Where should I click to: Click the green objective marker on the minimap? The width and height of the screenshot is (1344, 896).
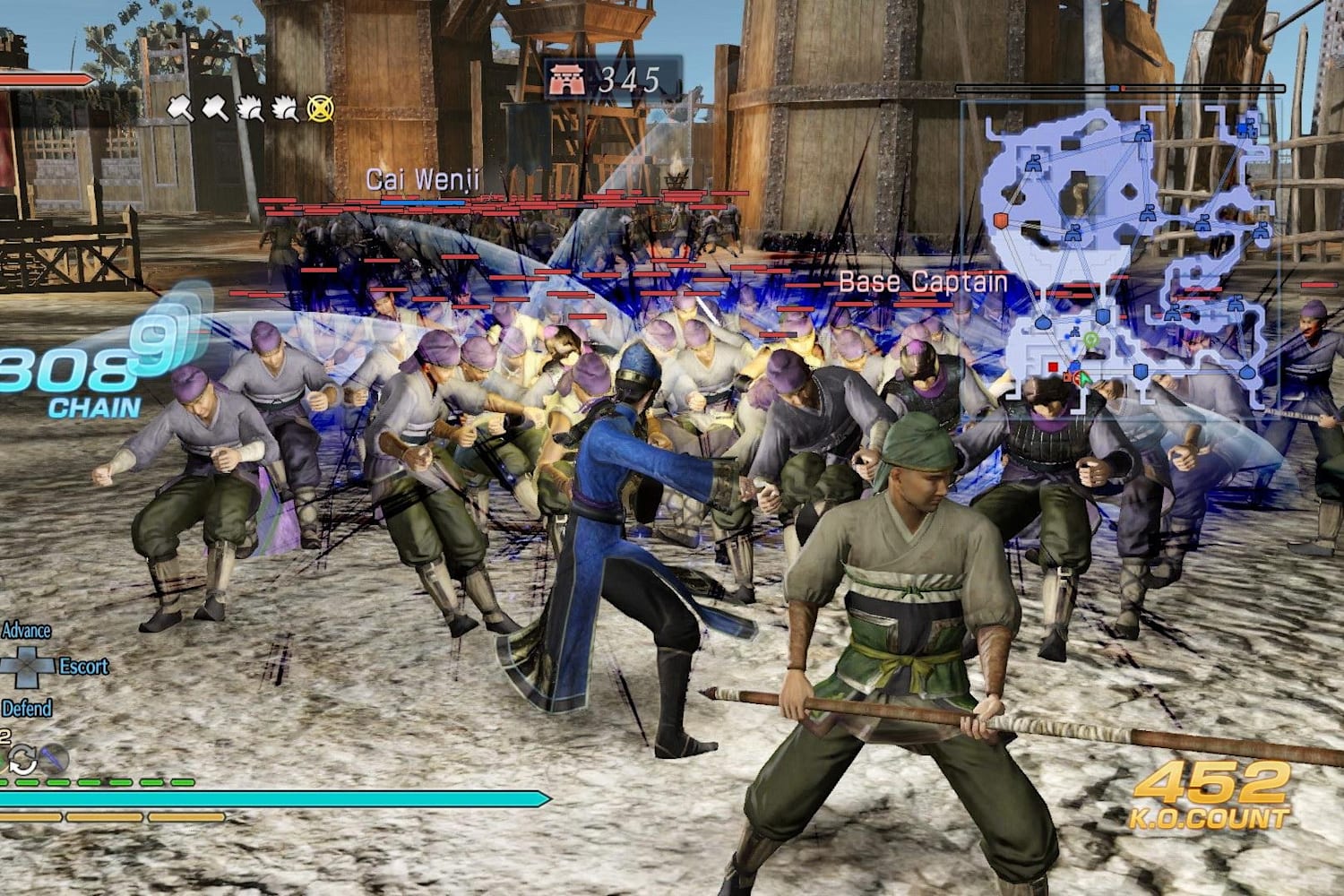pyautogui.click(x=1092, y=340)
